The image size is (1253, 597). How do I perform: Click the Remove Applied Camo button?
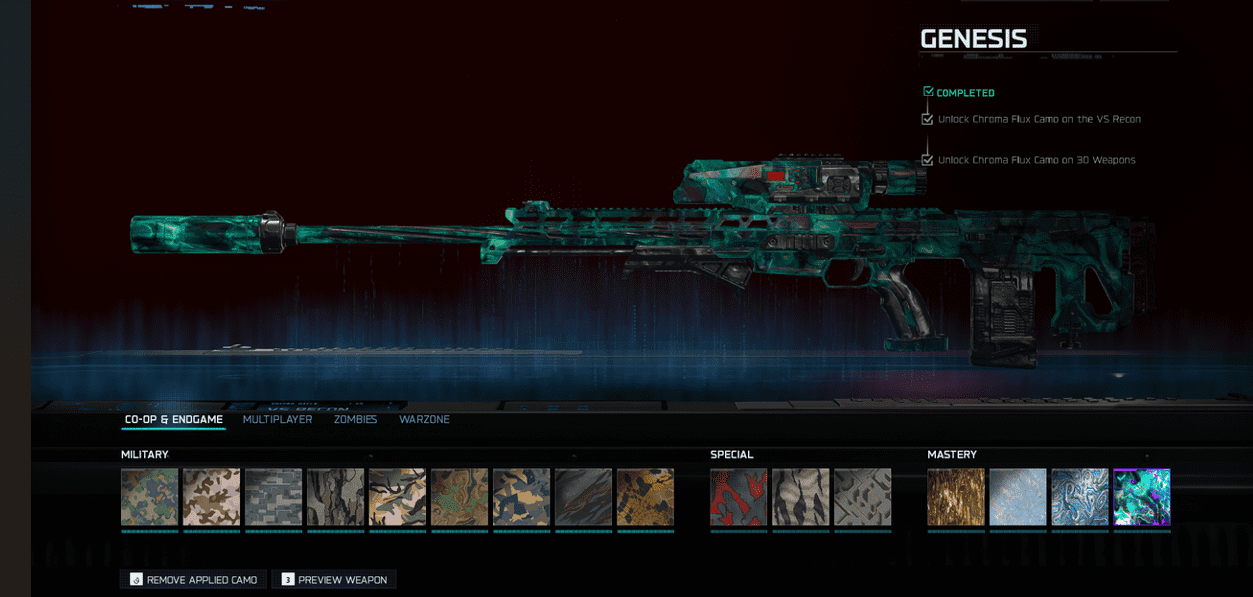click(x=194, y=580)
